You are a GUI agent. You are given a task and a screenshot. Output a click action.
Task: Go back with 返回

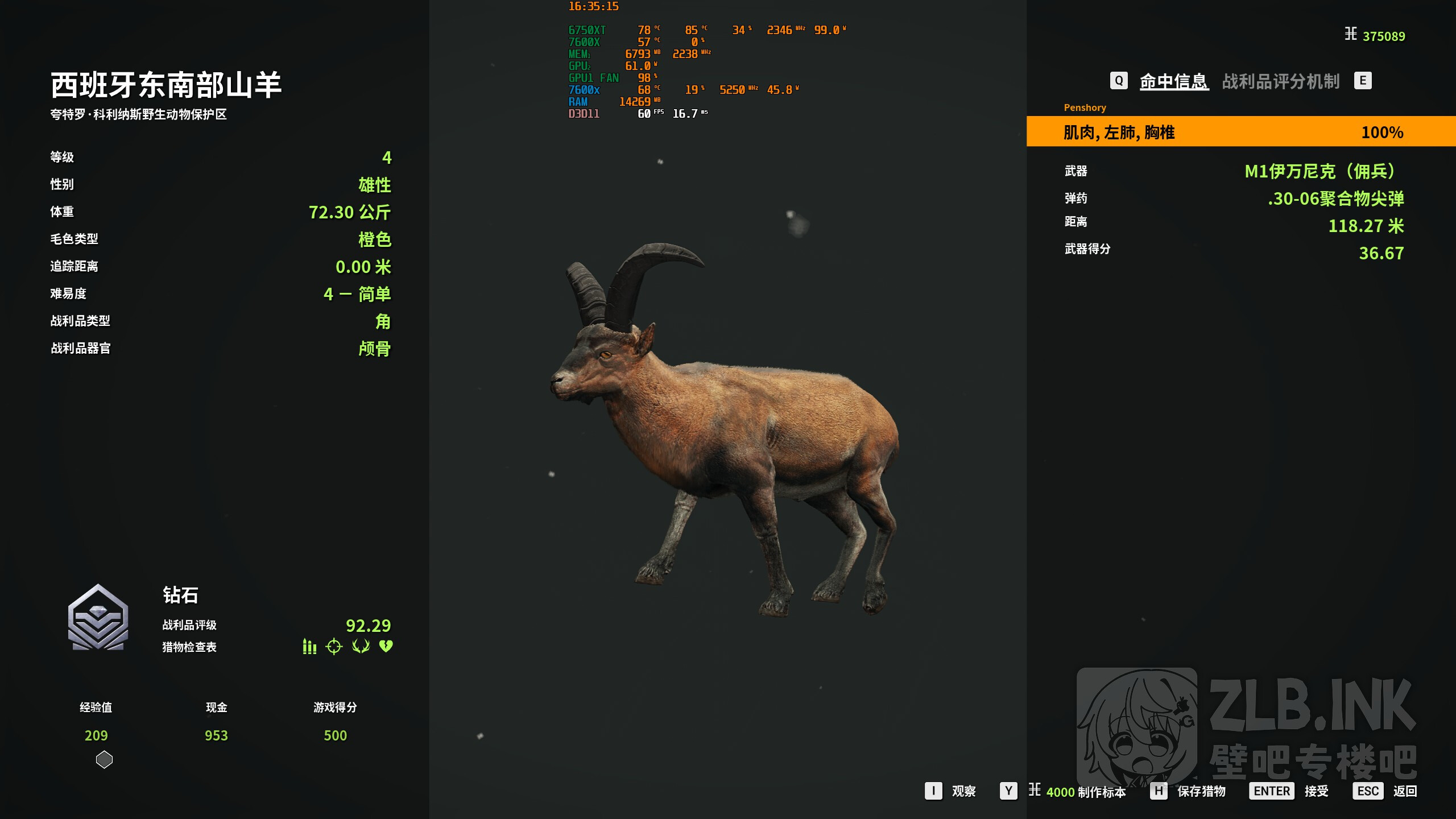1404,791
